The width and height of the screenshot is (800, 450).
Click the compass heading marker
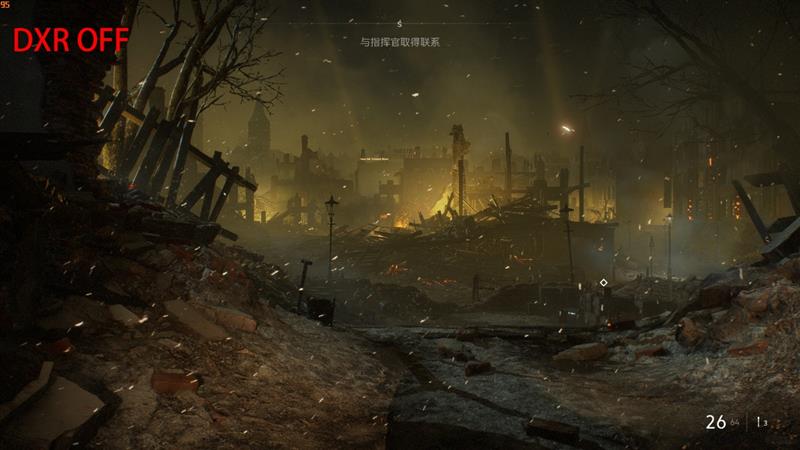click(400, 23)
